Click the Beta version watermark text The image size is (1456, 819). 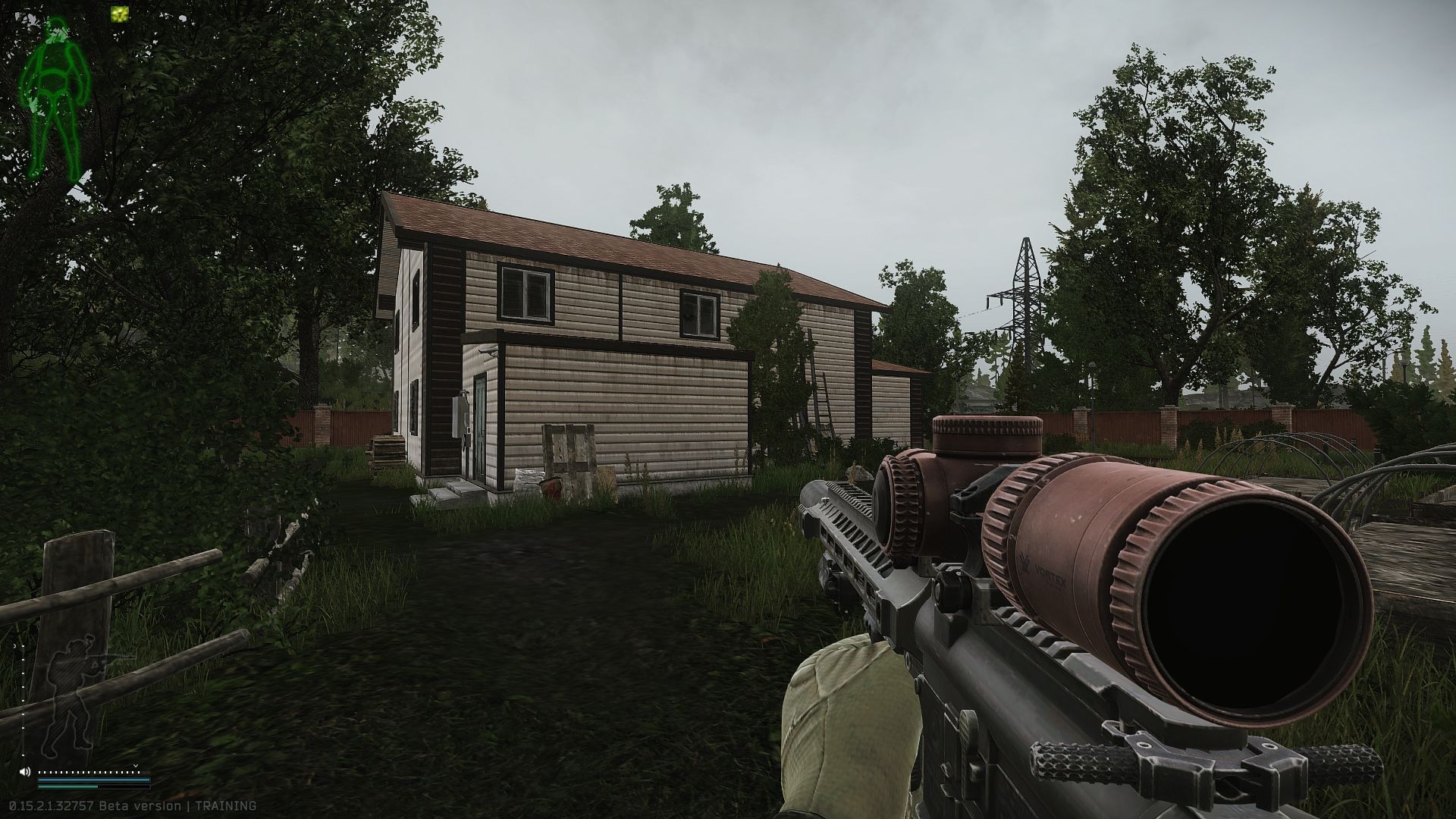point(140,805)
